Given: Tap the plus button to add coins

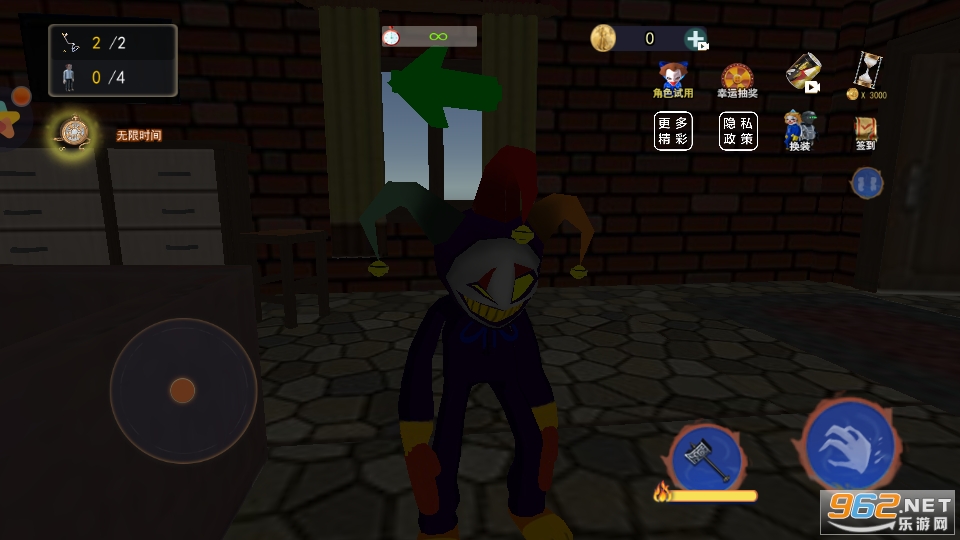Looking at the screenshot, I should click(x=696, y=39).
